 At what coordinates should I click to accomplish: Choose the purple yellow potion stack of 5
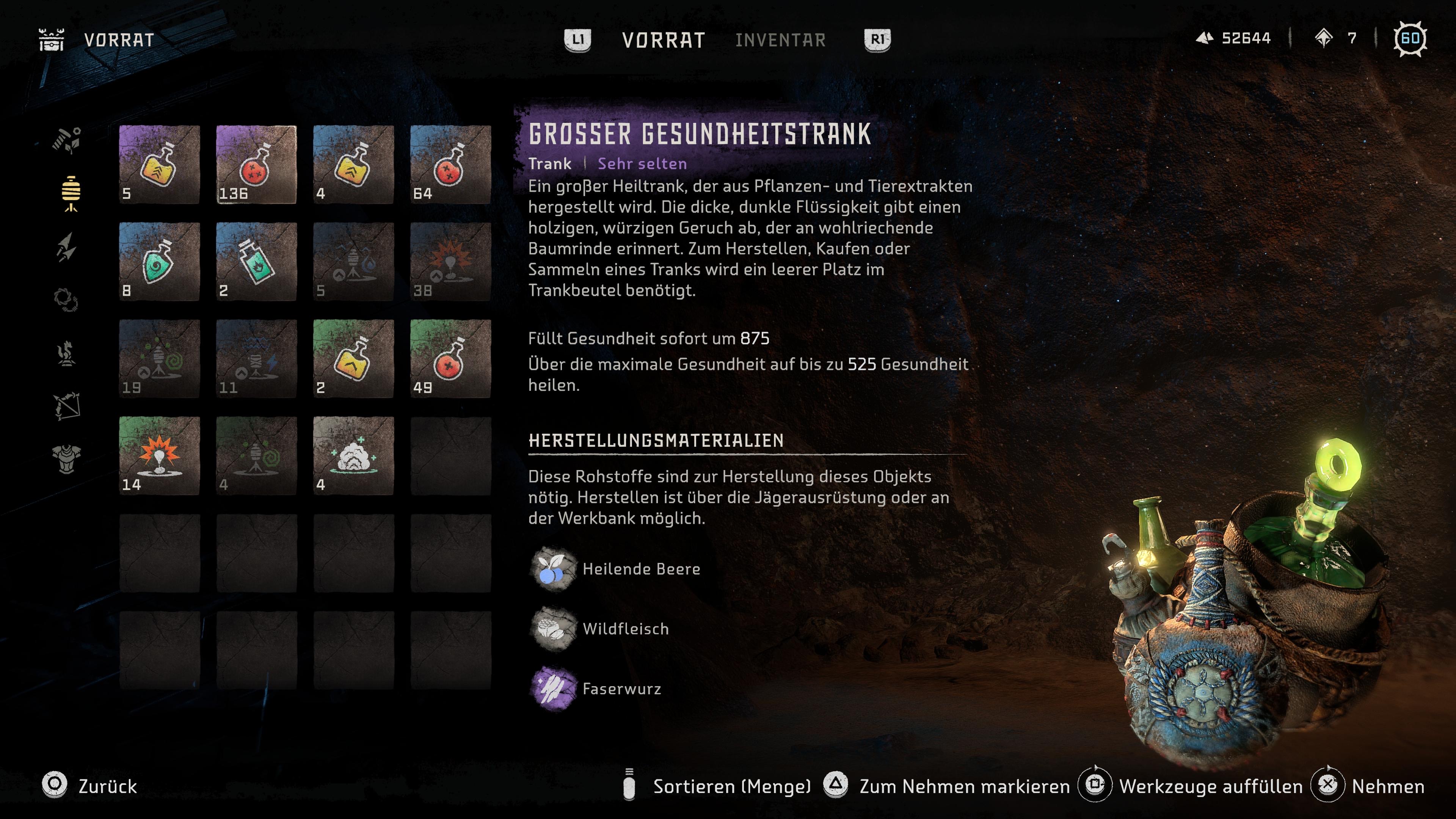[x=159, y=165]
